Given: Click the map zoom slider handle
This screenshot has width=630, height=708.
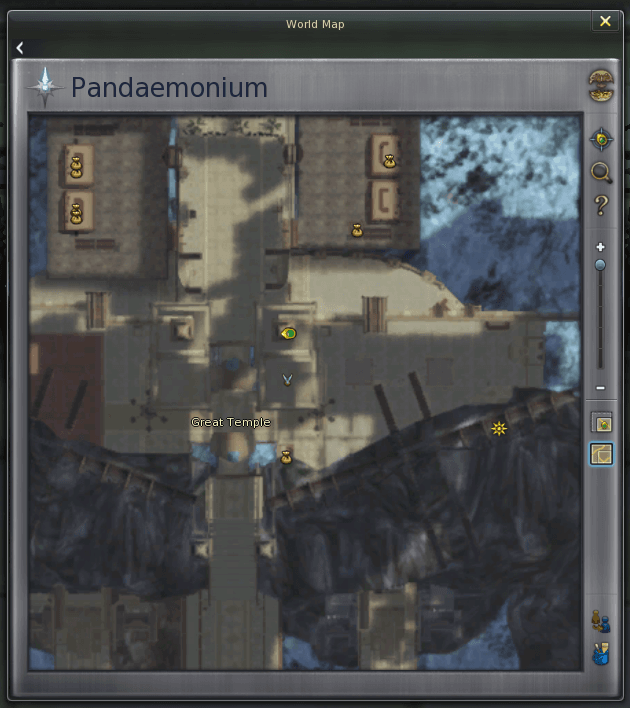Looking at the screenshot, I should [x=600, y=265].
